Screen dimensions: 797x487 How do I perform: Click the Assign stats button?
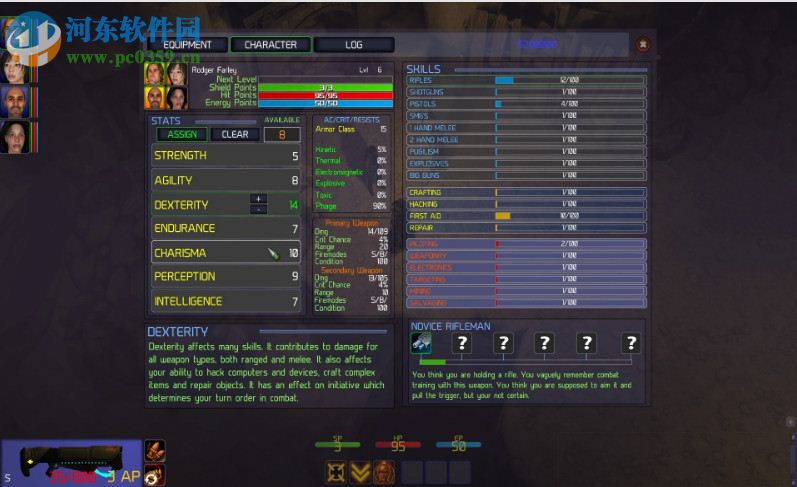(x=181, y=134)
